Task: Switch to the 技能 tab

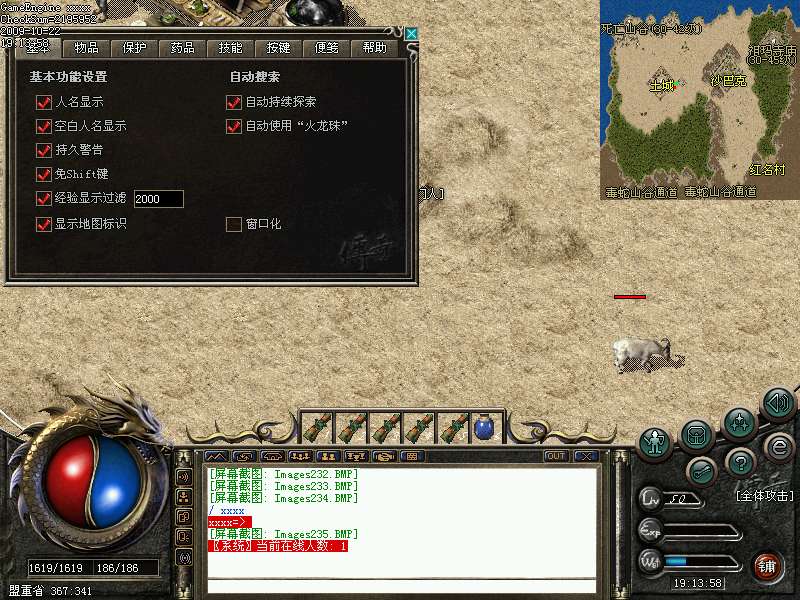Action: tap(230, 48)
